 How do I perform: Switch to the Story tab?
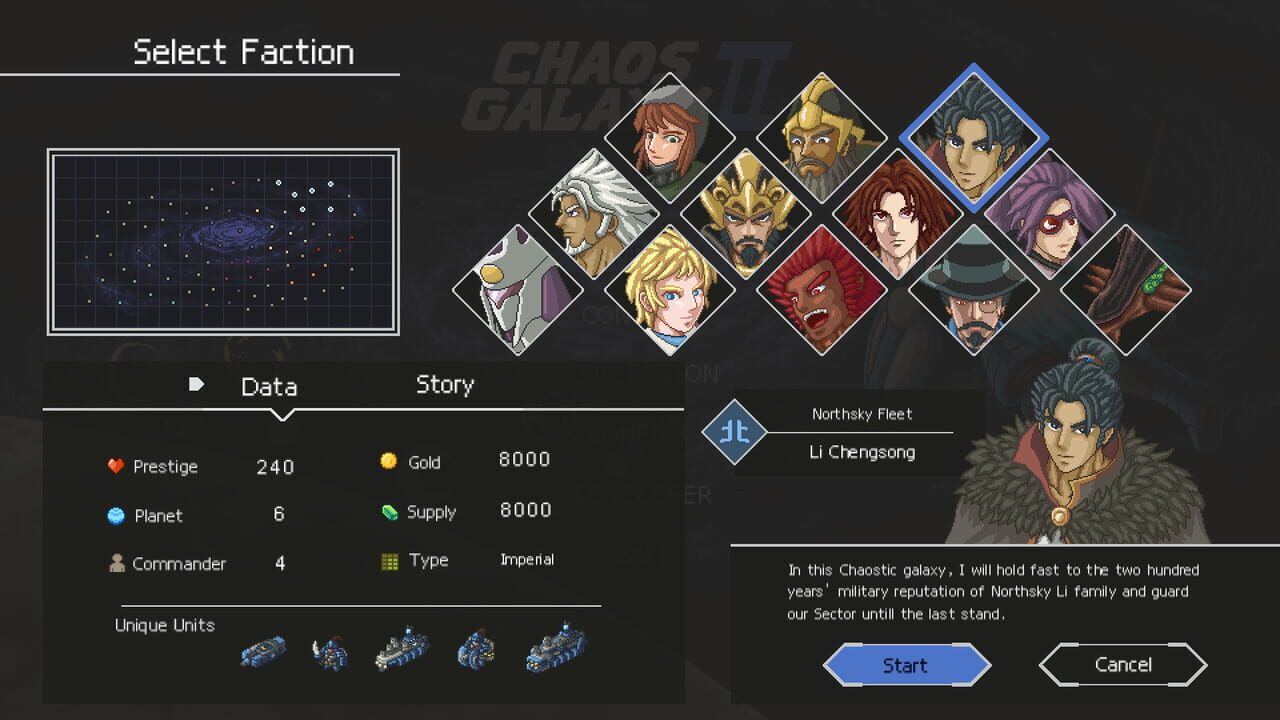(x=444, y=384)
